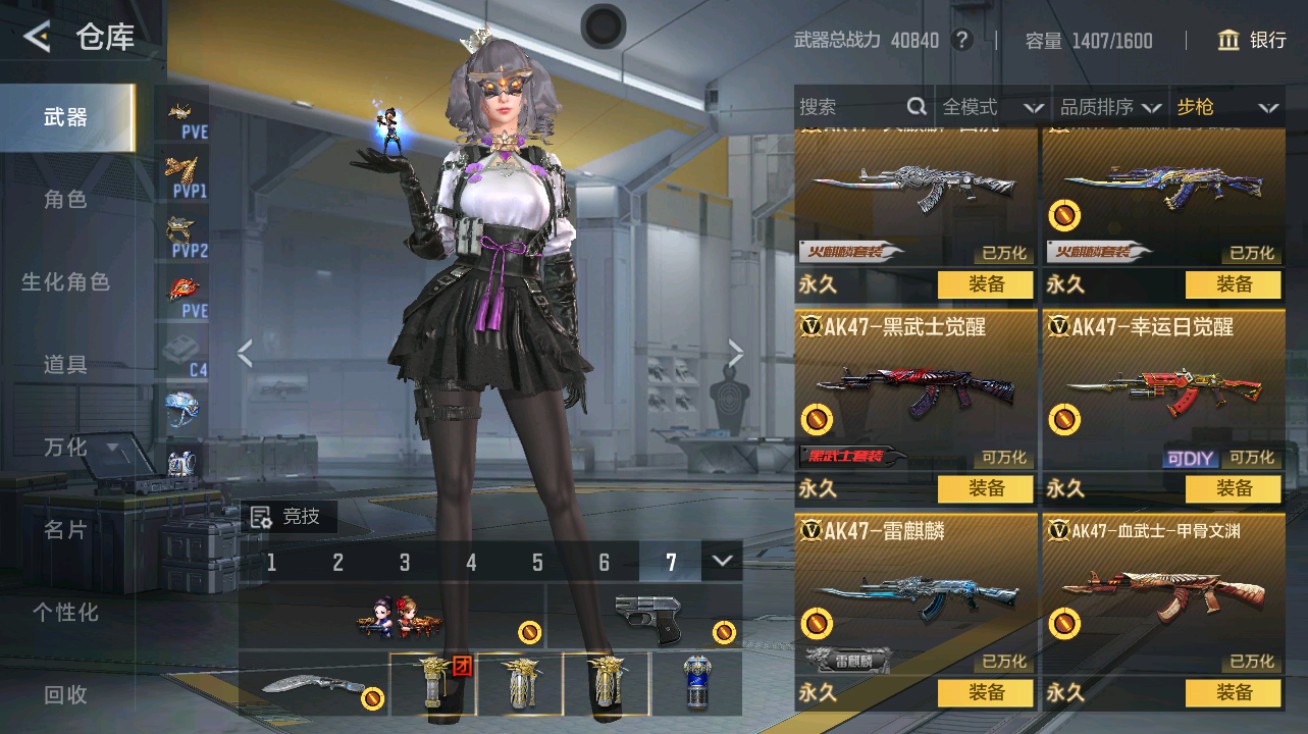Viewport: 1308px width, 734px height.
Task: Click the right arrow to view next character
Action: point(737,352)
